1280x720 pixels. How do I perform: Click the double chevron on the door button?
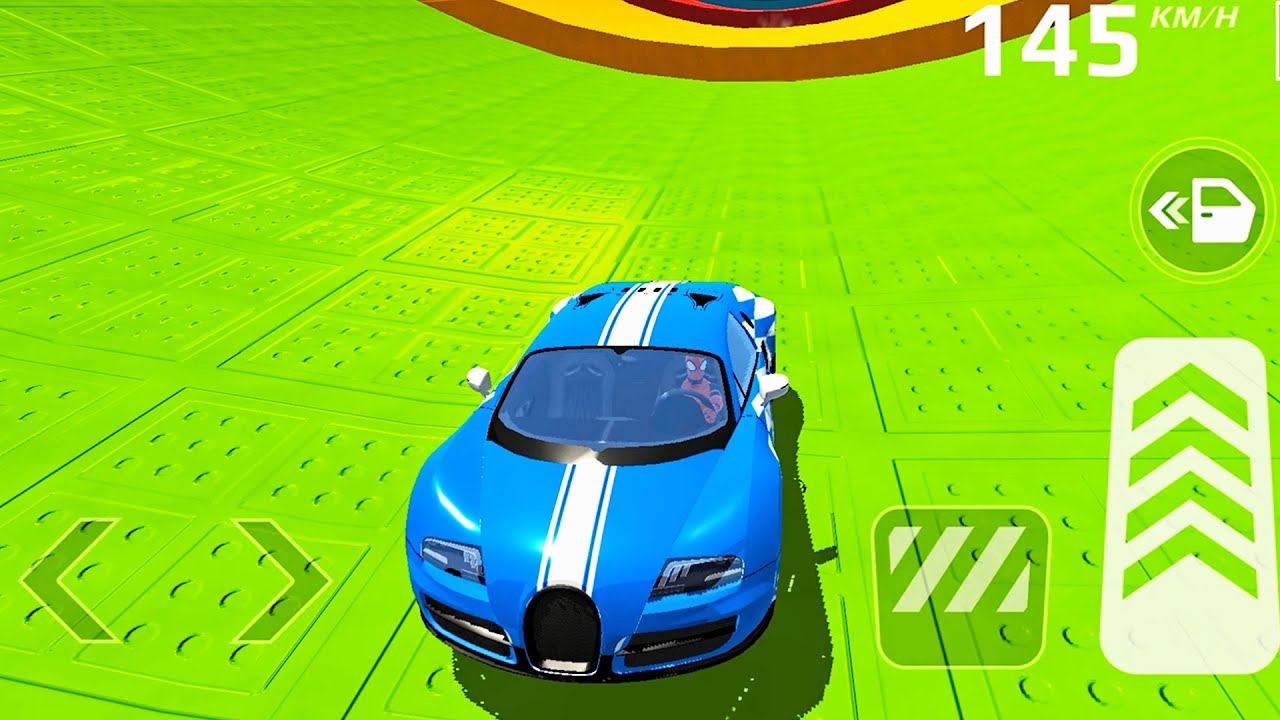(1168, 210)
